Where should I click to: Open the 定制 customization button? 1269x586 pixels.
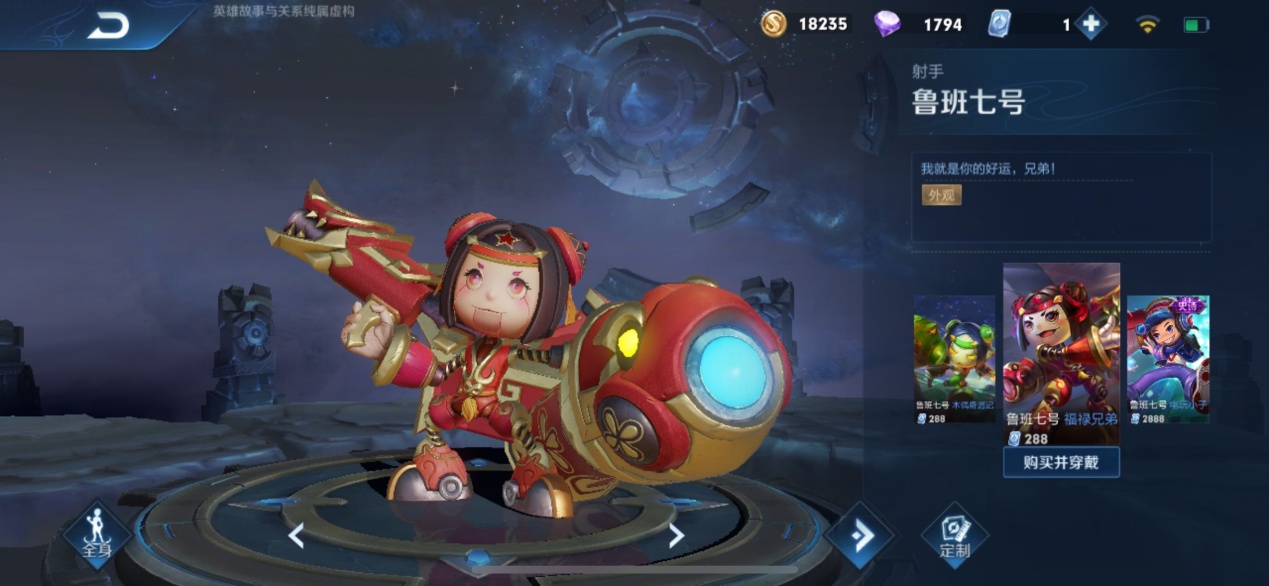click(955, 535)
